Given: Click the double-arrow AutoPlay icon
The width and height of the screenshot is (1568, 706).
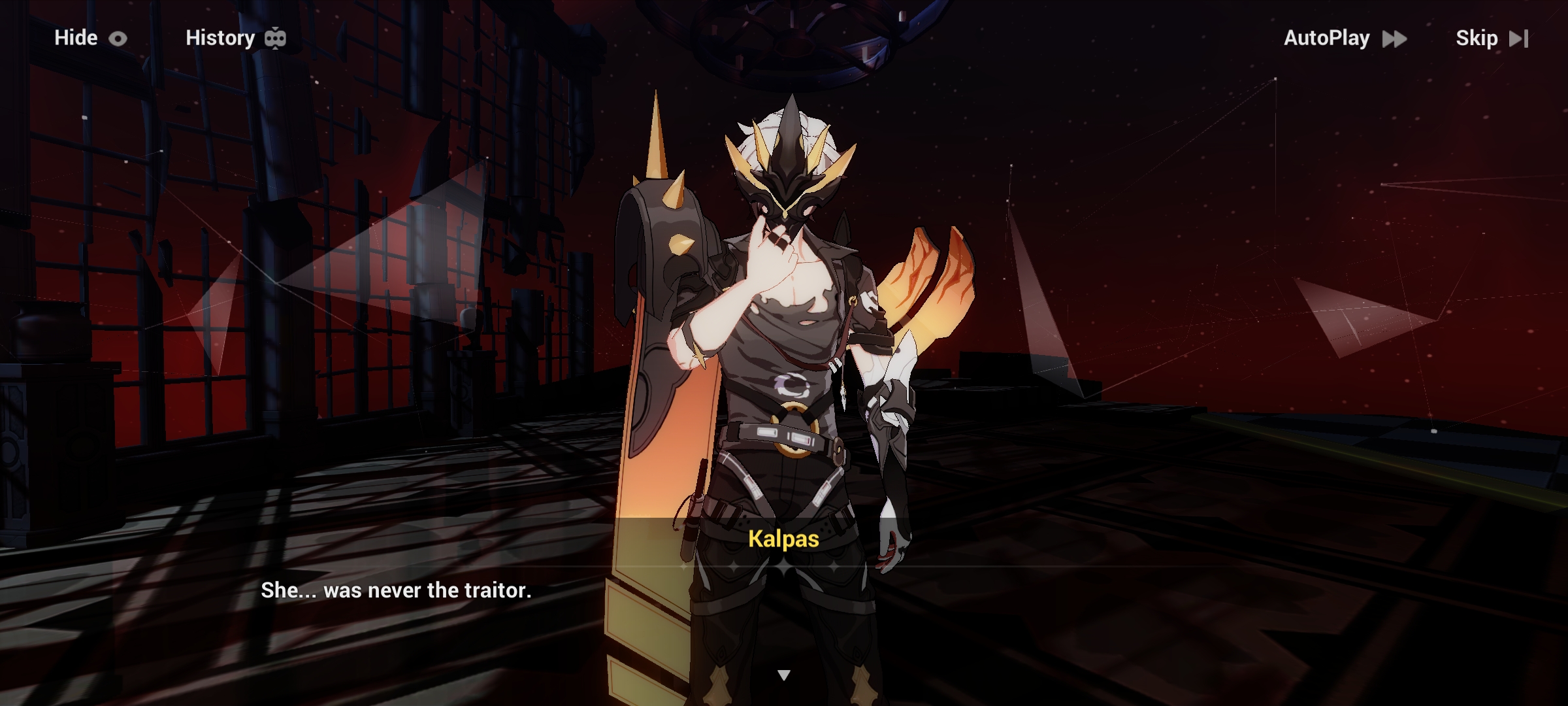Looking at the screenshot, I should [x=1395, y=39].
